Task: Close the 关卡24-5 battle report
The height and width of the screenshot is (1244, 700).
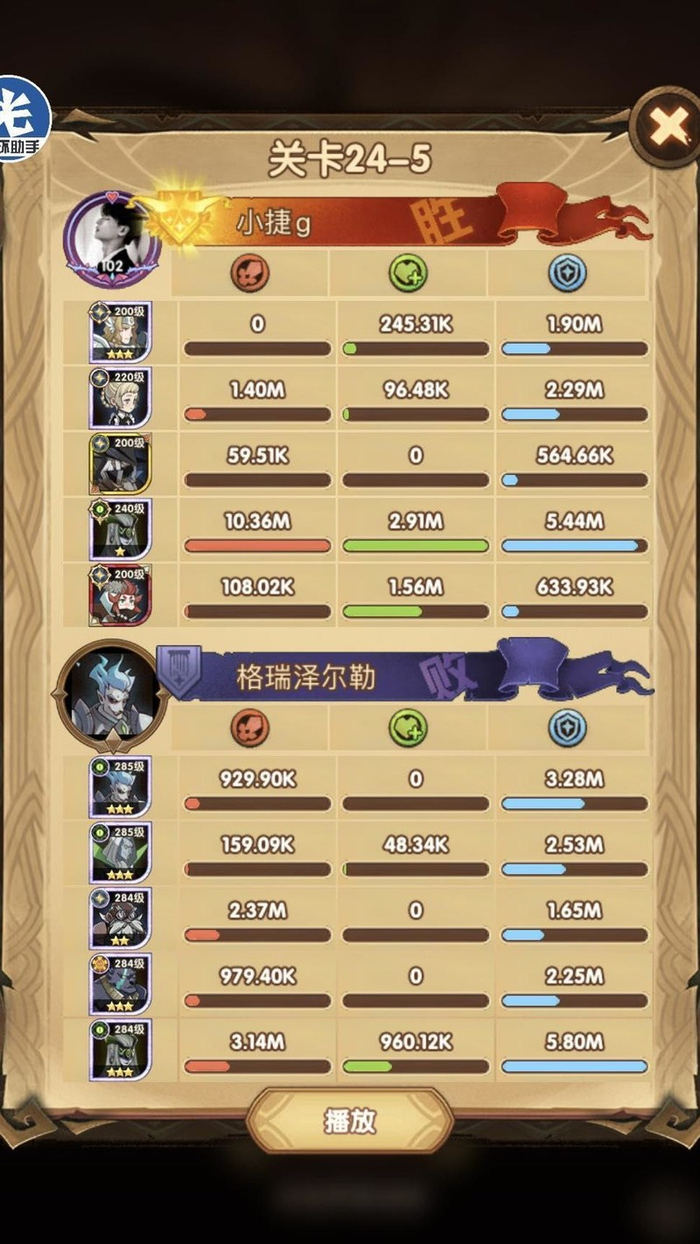Action: [664, 127]
